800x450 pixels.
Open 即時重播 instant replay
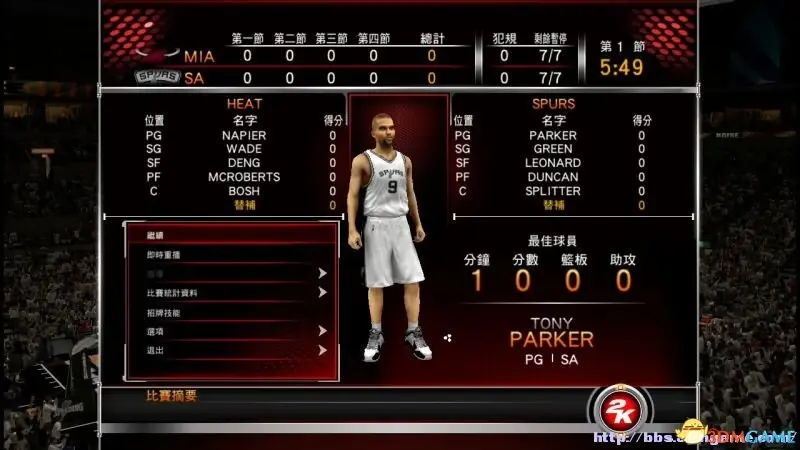click(230, 255)
